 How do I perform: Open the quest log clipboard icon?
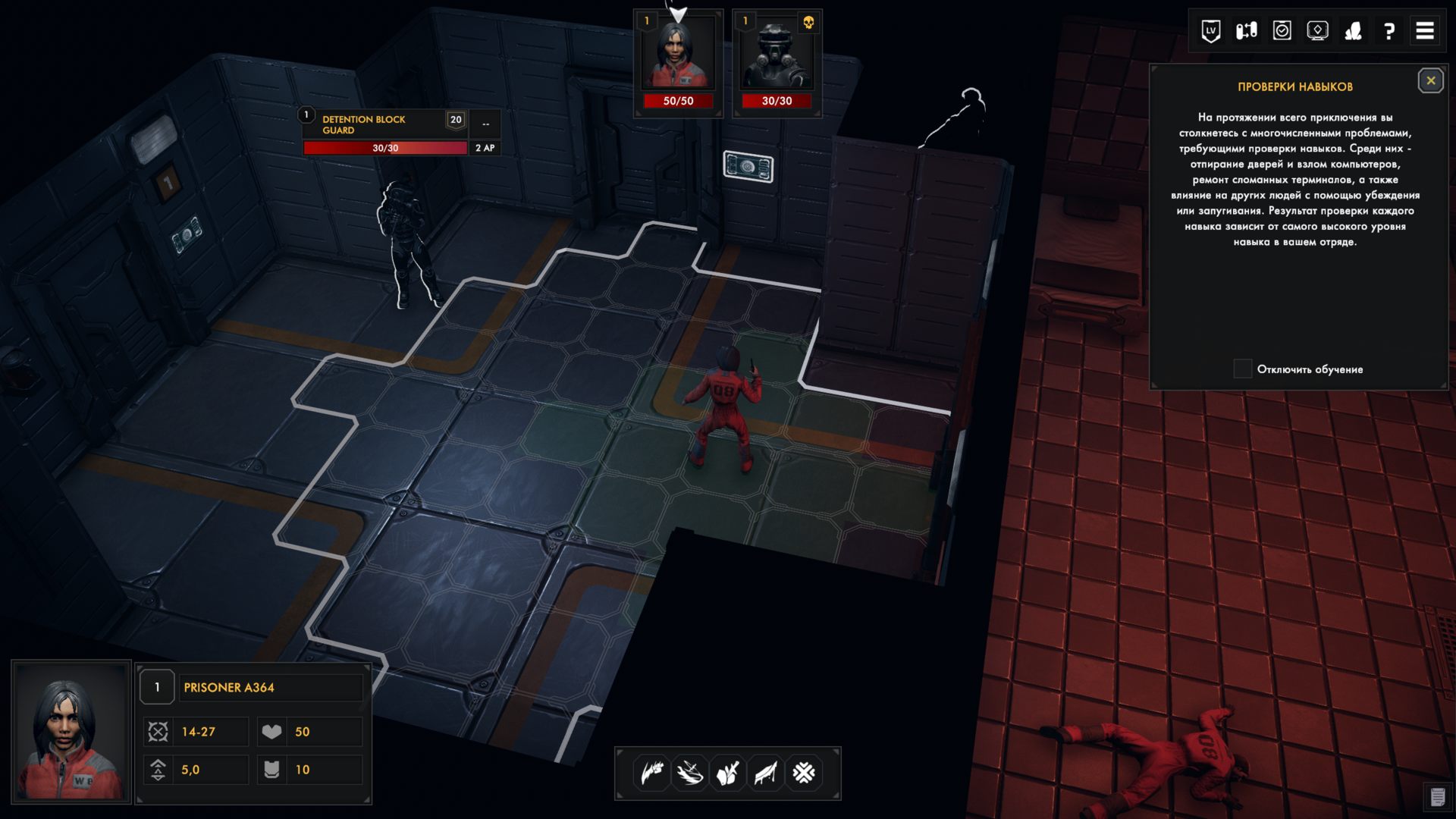pos(1282,32)
